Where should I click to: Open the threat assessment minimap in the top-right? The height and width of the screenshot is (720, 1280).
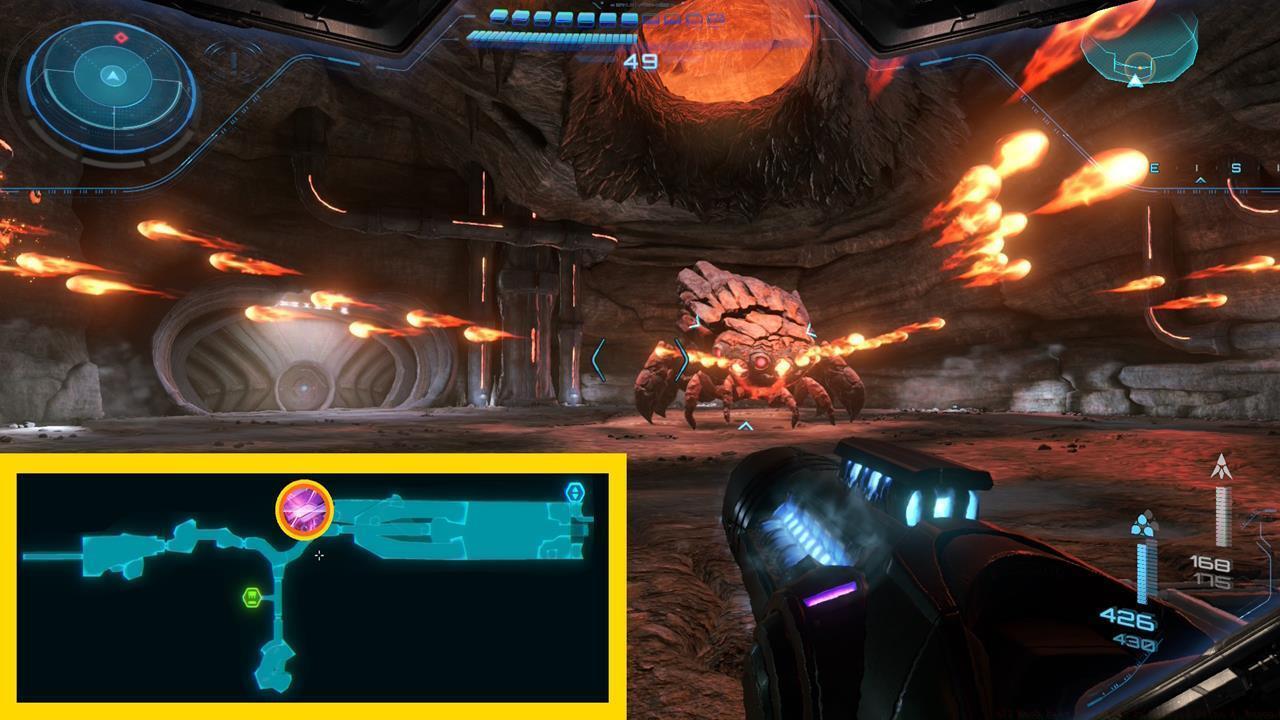(x=1140, y=48)
